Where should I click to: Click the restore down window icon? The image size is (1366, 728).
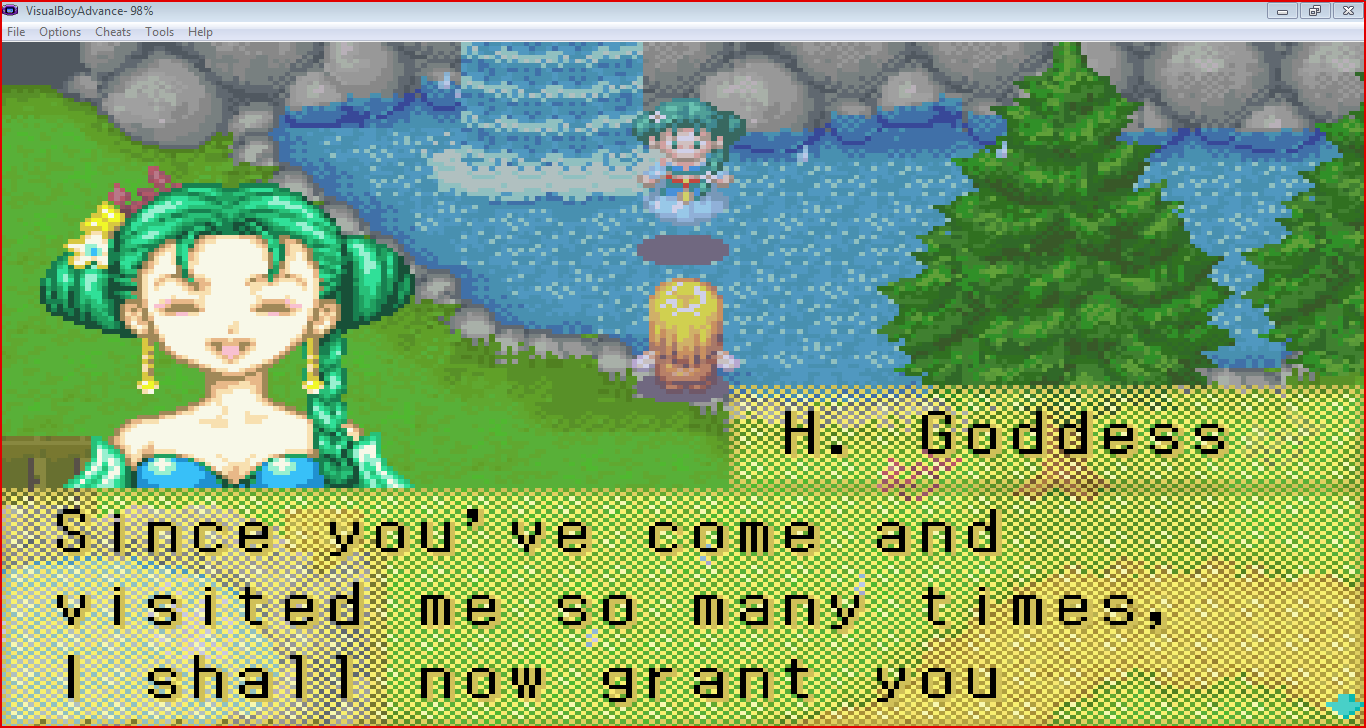coord(1314,11)
